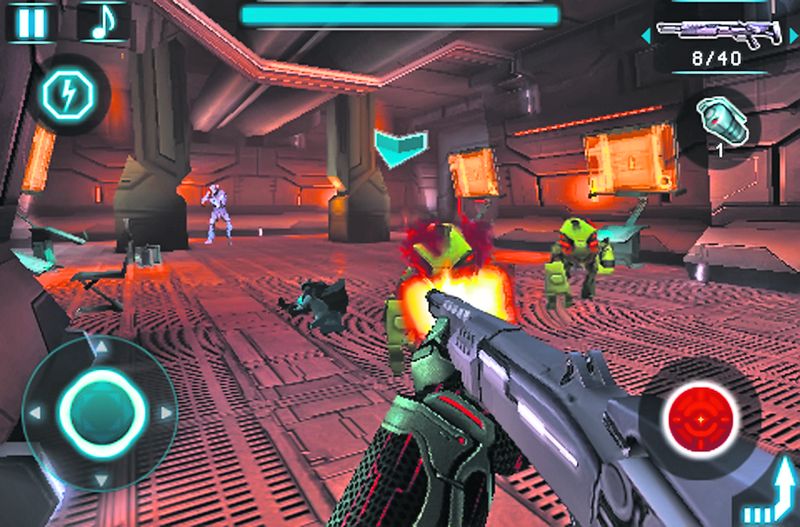Activate the lightning bolt power

click(x=62, y=94)
